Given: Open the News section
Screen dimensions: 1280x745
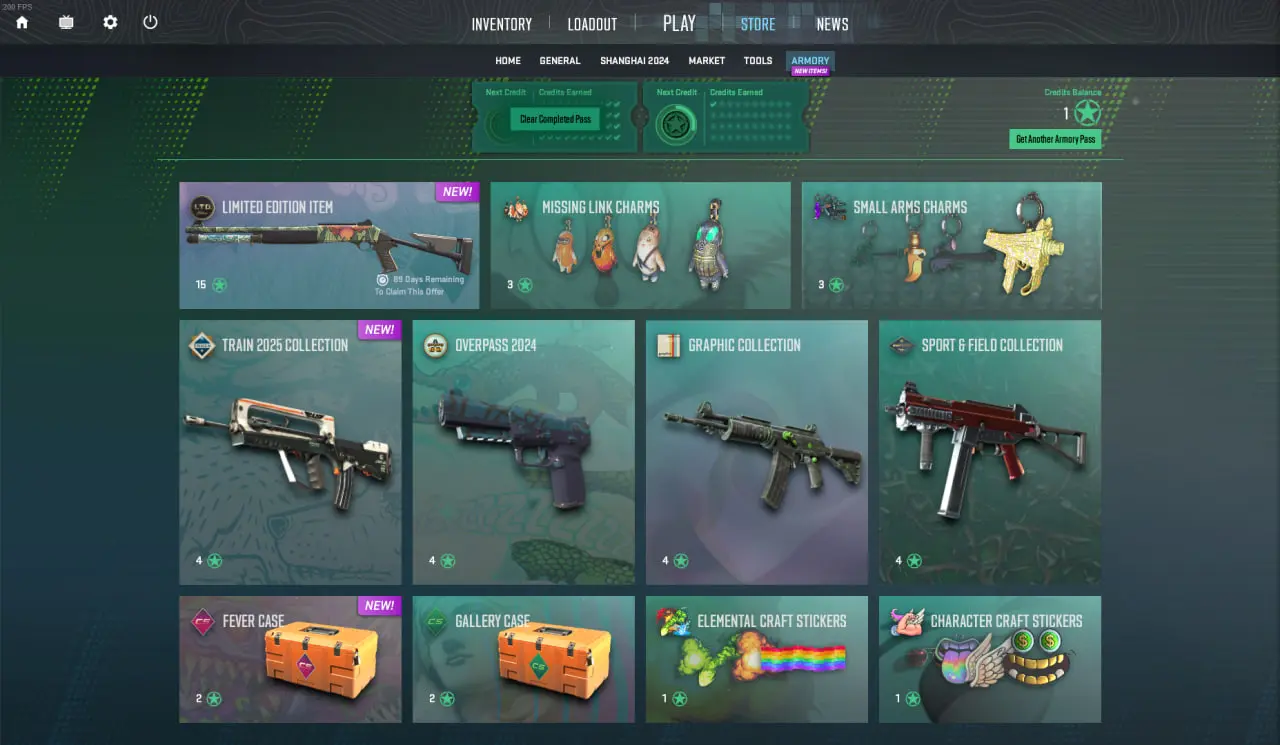Looking at the screenshot, I should 832,24.
